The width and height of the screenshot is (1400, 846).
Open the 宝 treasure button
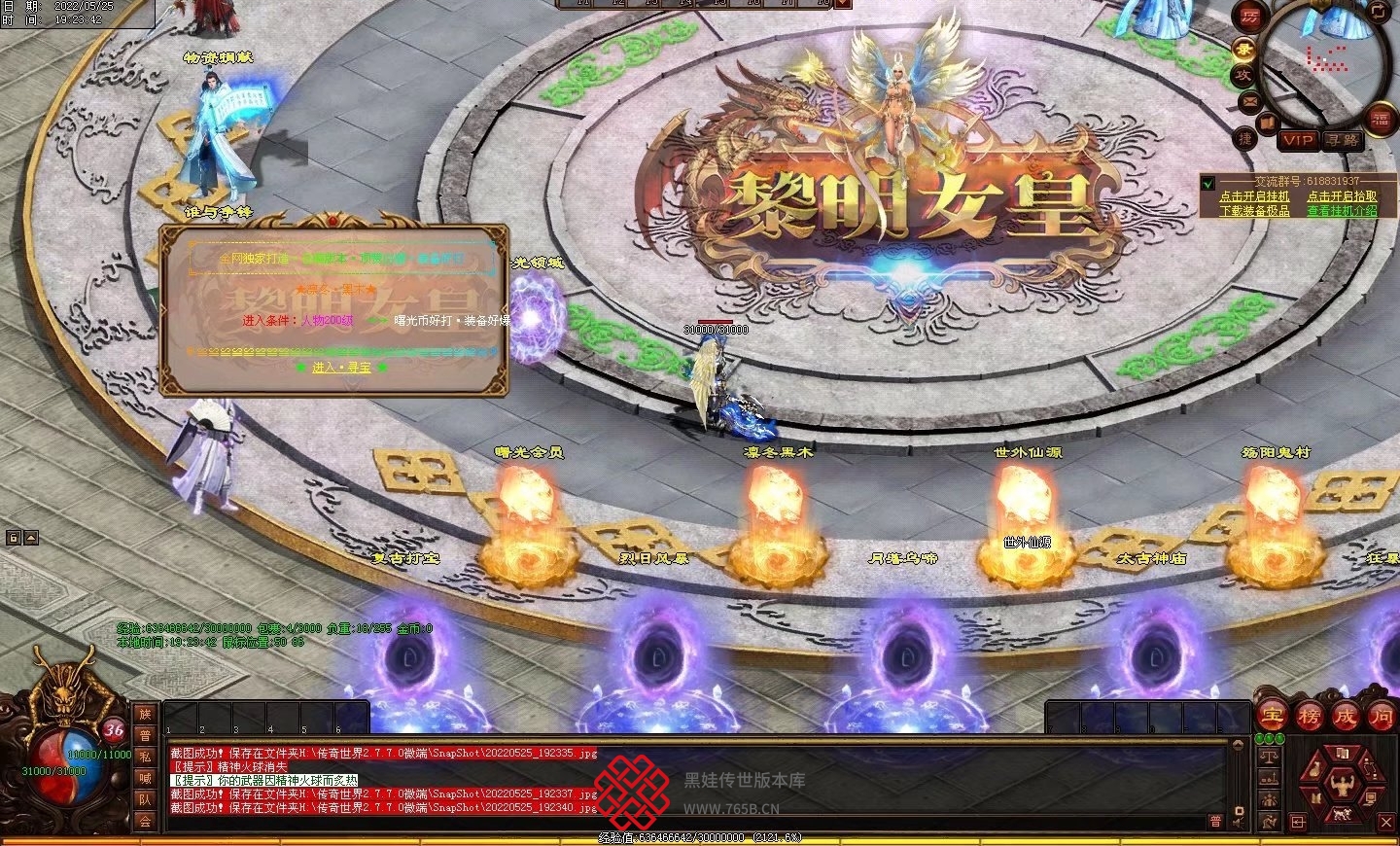point(1273,717)
